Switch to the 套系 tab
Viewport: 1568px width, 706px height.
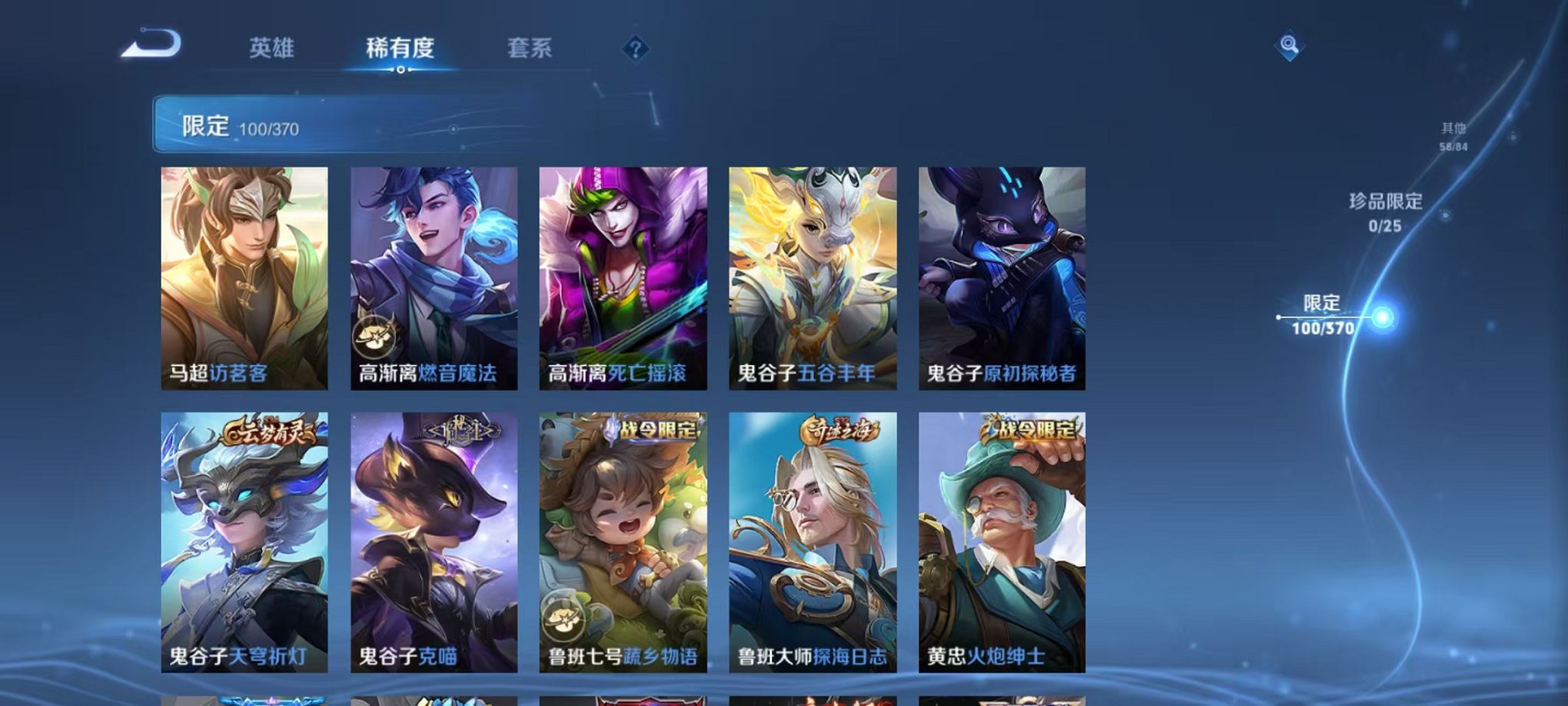[x=532, y=48]
